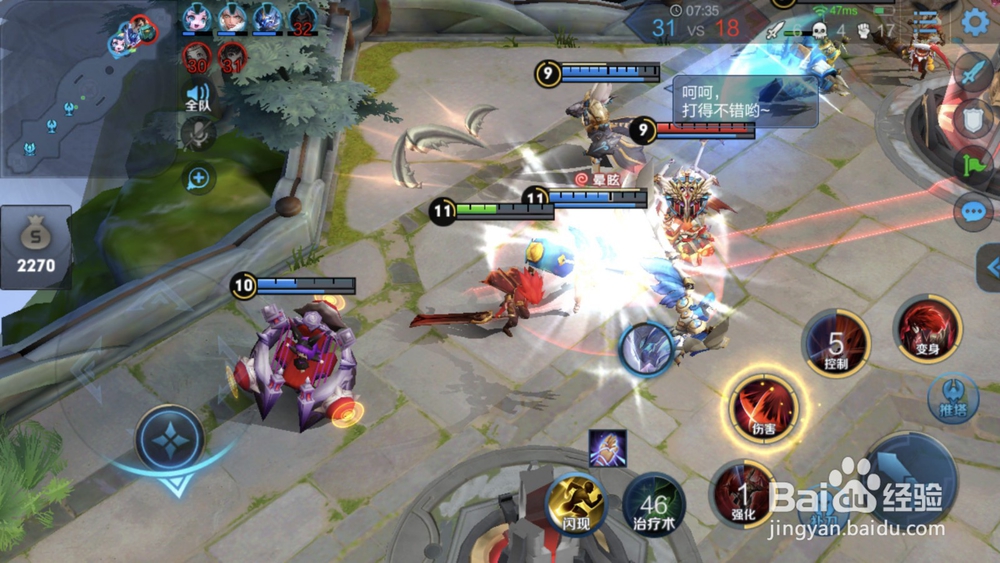1000x563 pixels.
Task: Use the 控制 control skill
Action: [836, 343]
